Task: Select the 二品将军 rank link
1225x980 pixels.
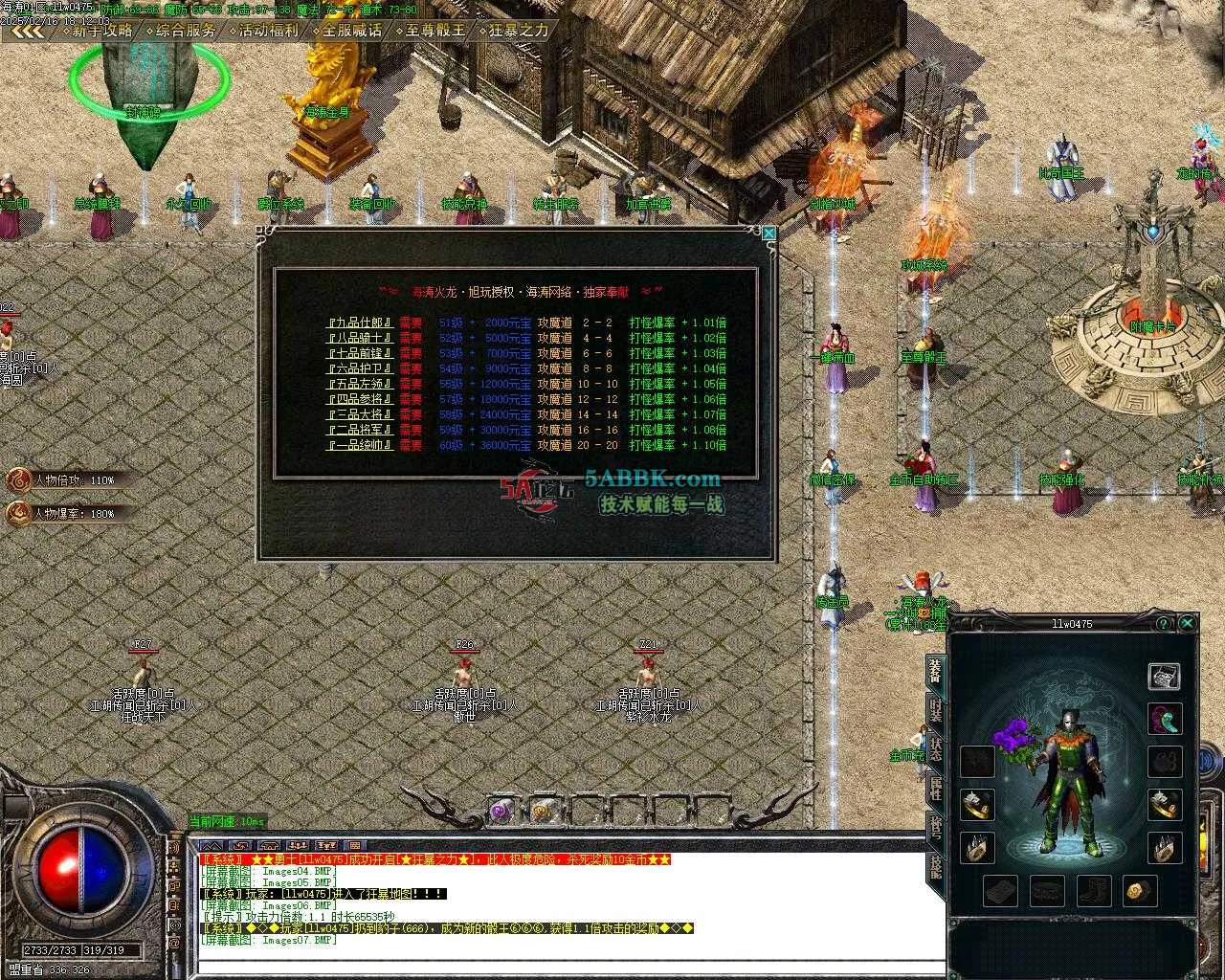Action: tap(360, 430)
